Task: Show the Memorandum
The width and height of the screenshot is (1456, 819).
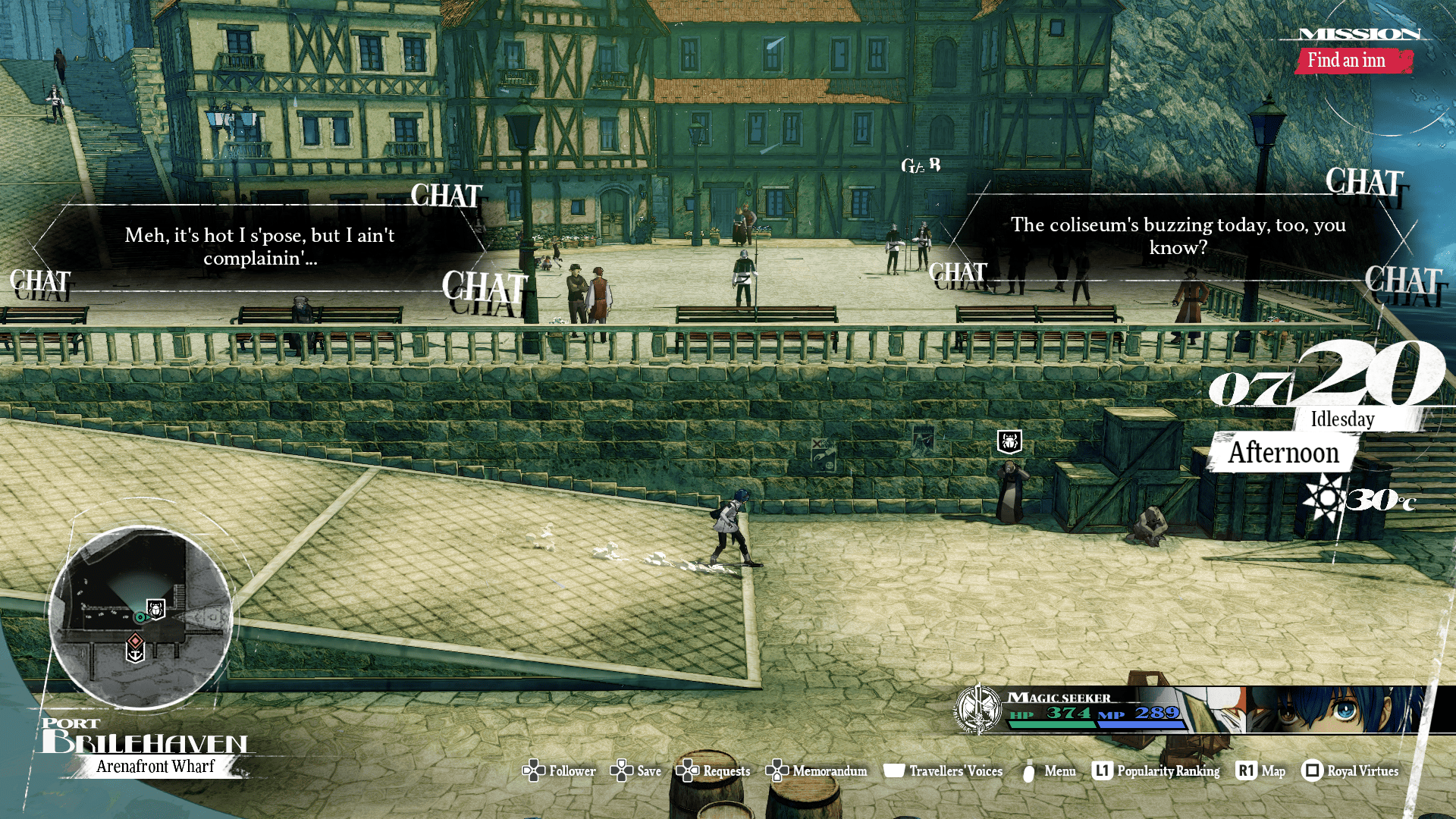Action: tap(817, 771)
